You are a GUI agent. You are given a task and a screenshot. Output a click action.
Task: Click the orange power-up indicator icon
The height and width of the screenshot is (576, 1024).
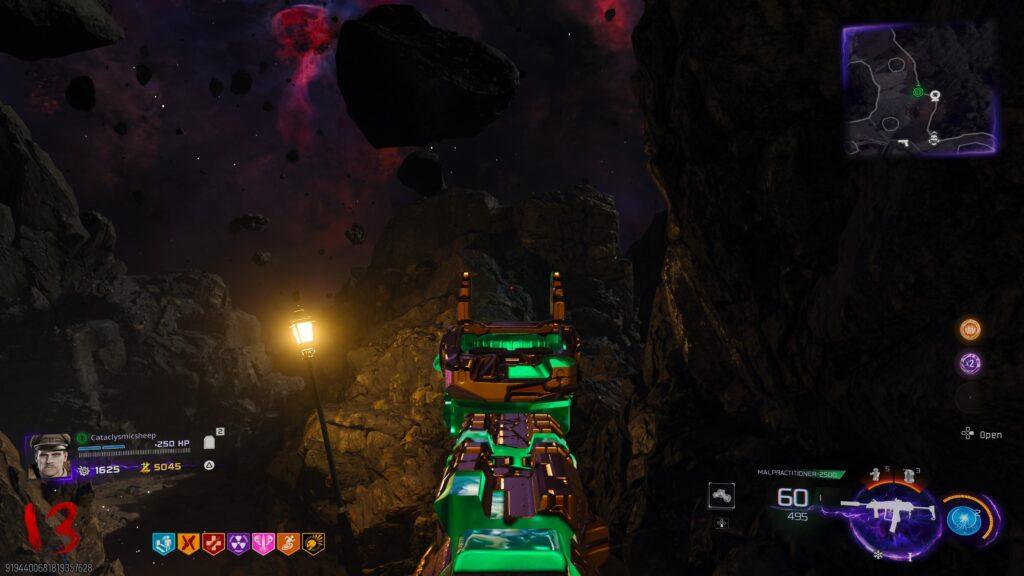[x=969, y=329]
